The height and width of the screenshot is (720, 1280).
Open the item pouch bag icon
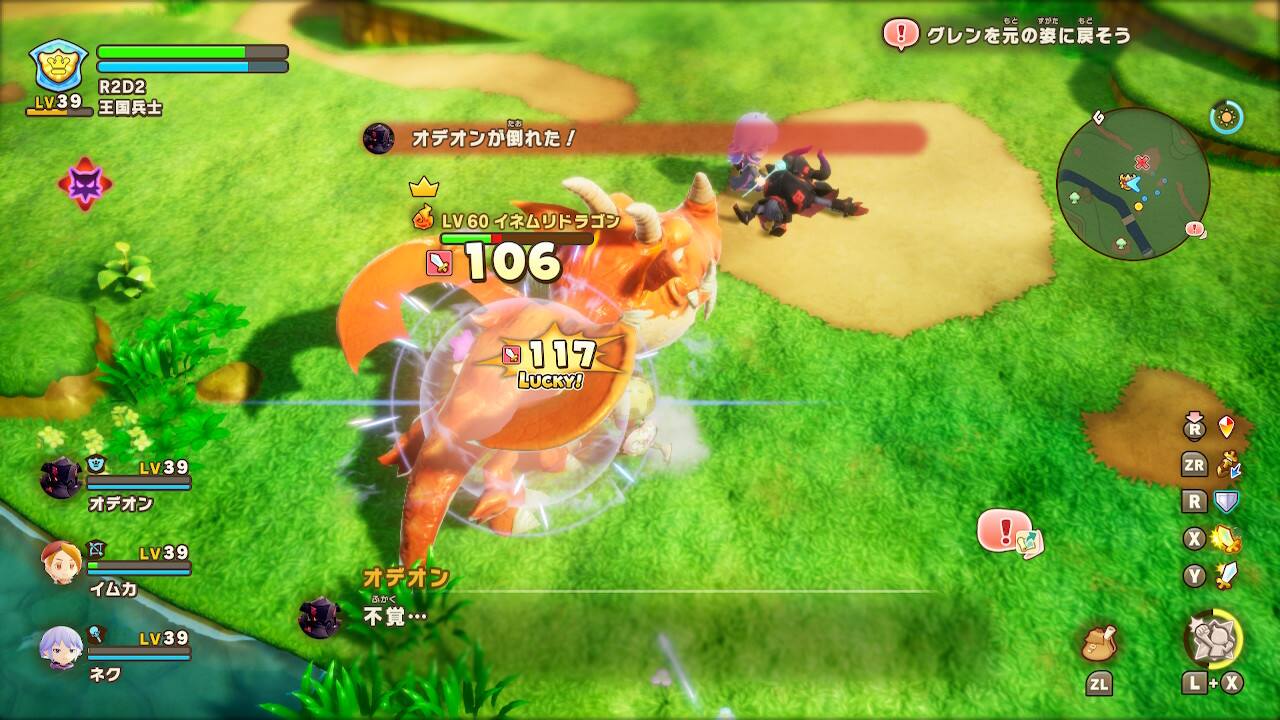point(1099,642)
